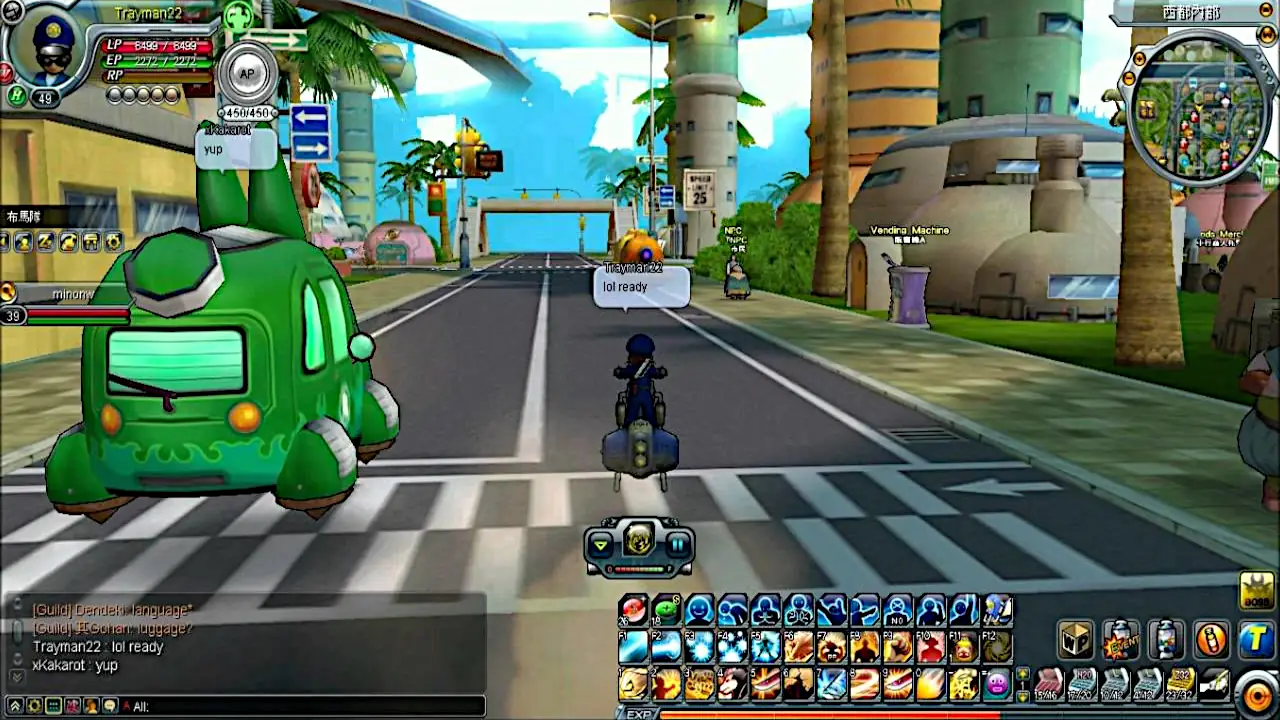
Task: Click the green H button under portrait
Action: click(15, 96)
